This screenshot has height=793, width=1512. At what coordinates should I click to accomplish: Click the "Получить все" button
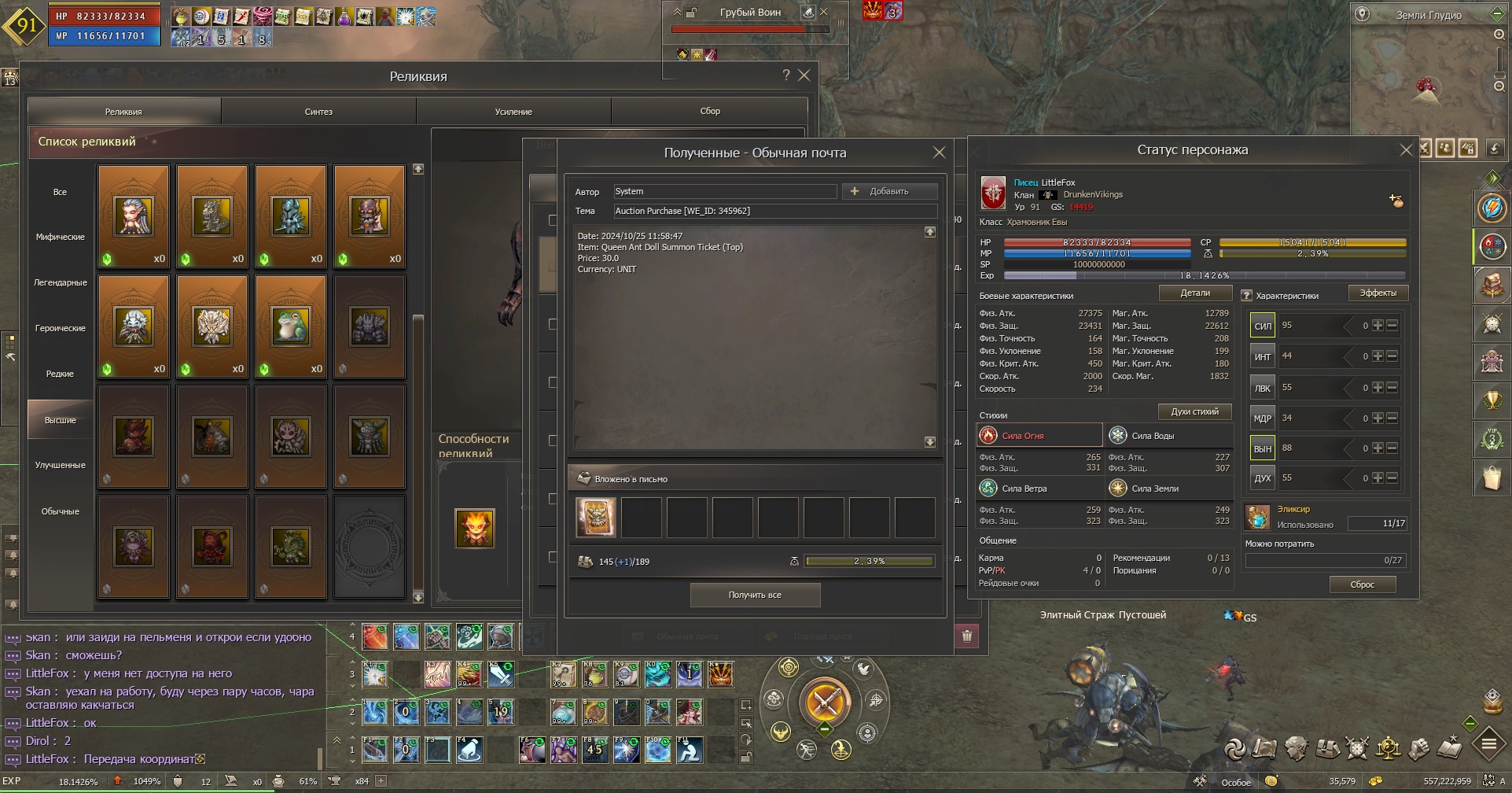click(x=755, y=595)
